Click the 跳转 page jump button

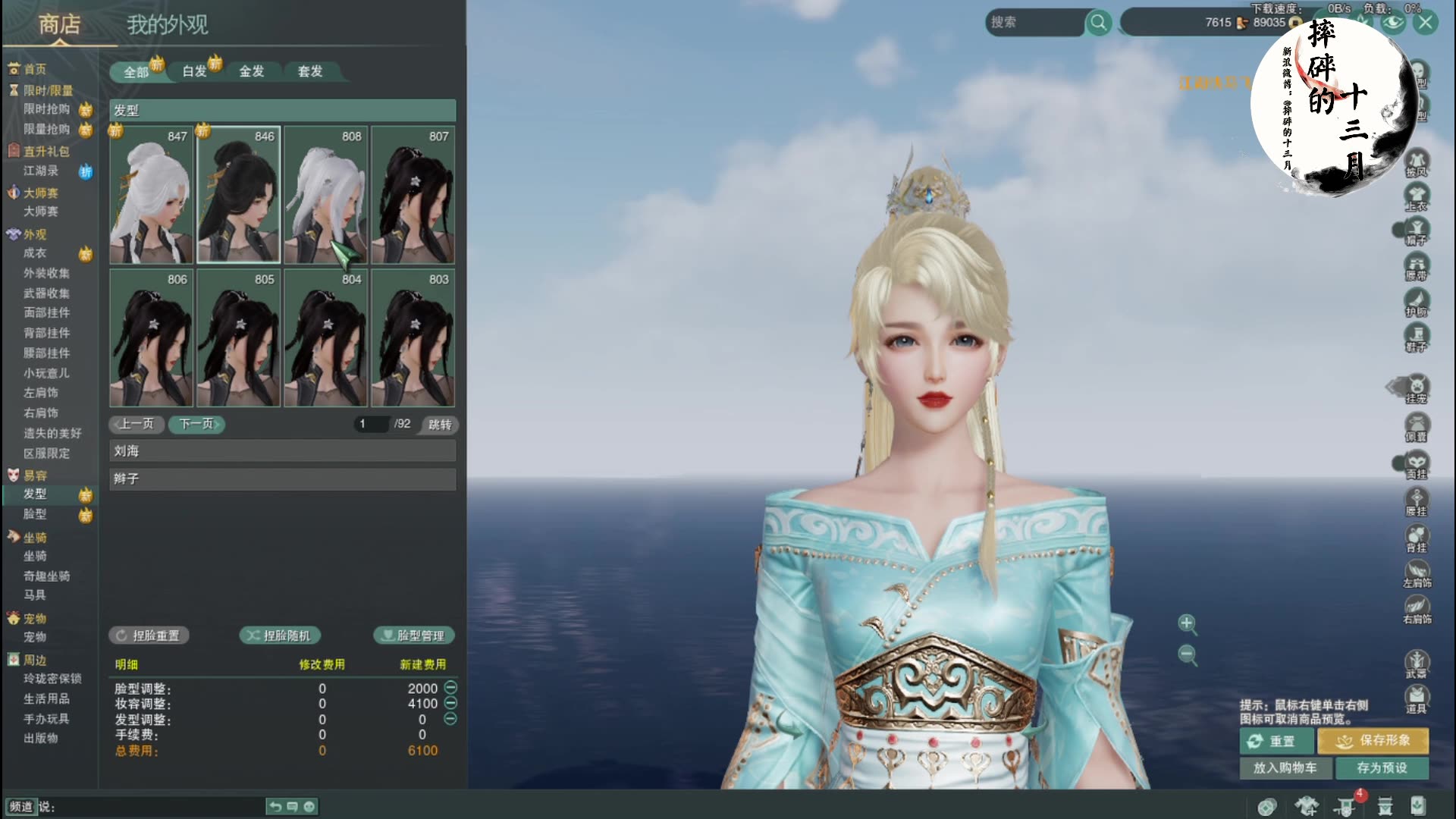click(x=440, y=425)
